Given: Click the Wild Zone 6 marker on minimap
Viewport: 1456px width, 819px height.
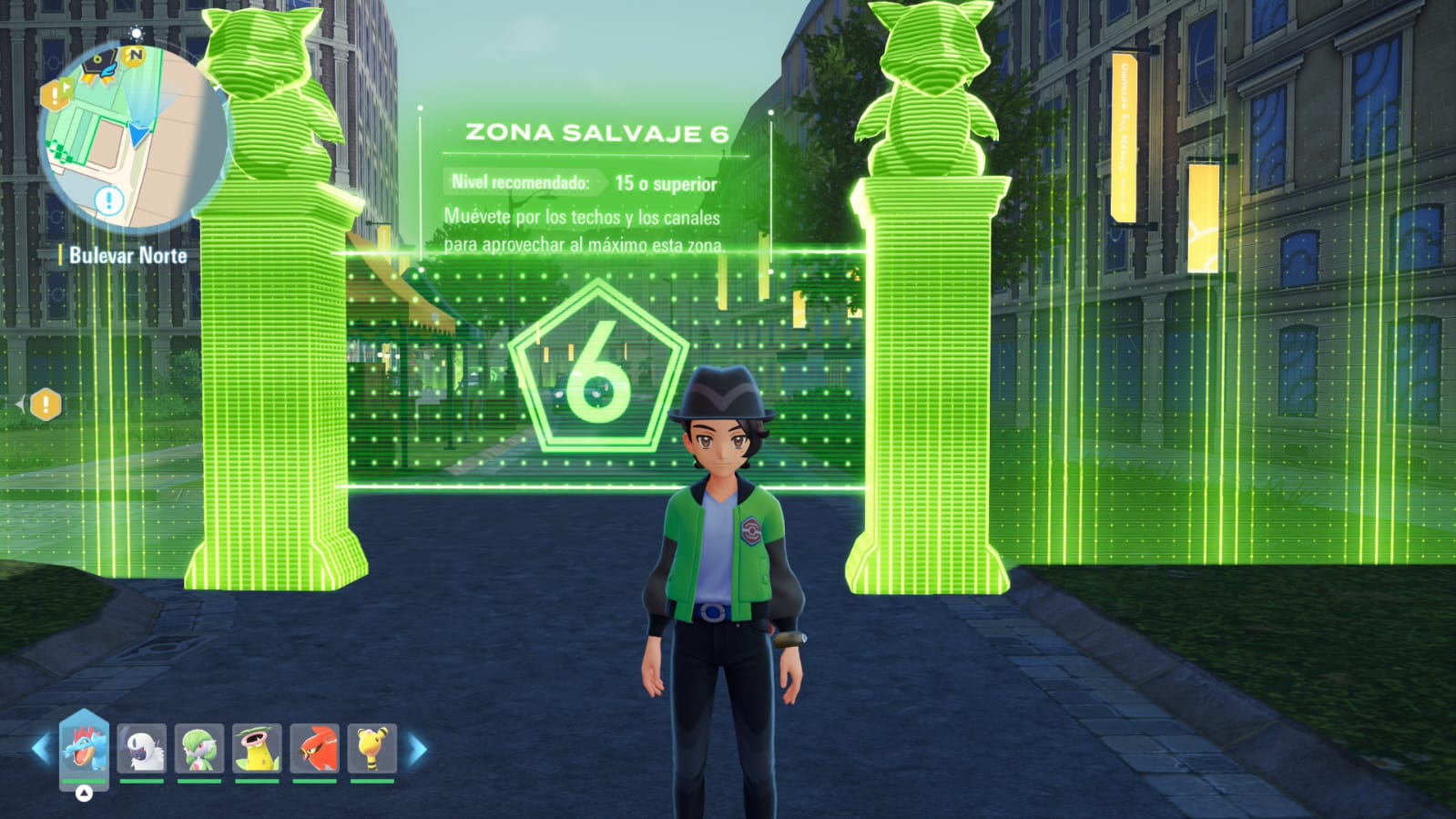Looking at the screenshot, I should click(x=100, y=66).
